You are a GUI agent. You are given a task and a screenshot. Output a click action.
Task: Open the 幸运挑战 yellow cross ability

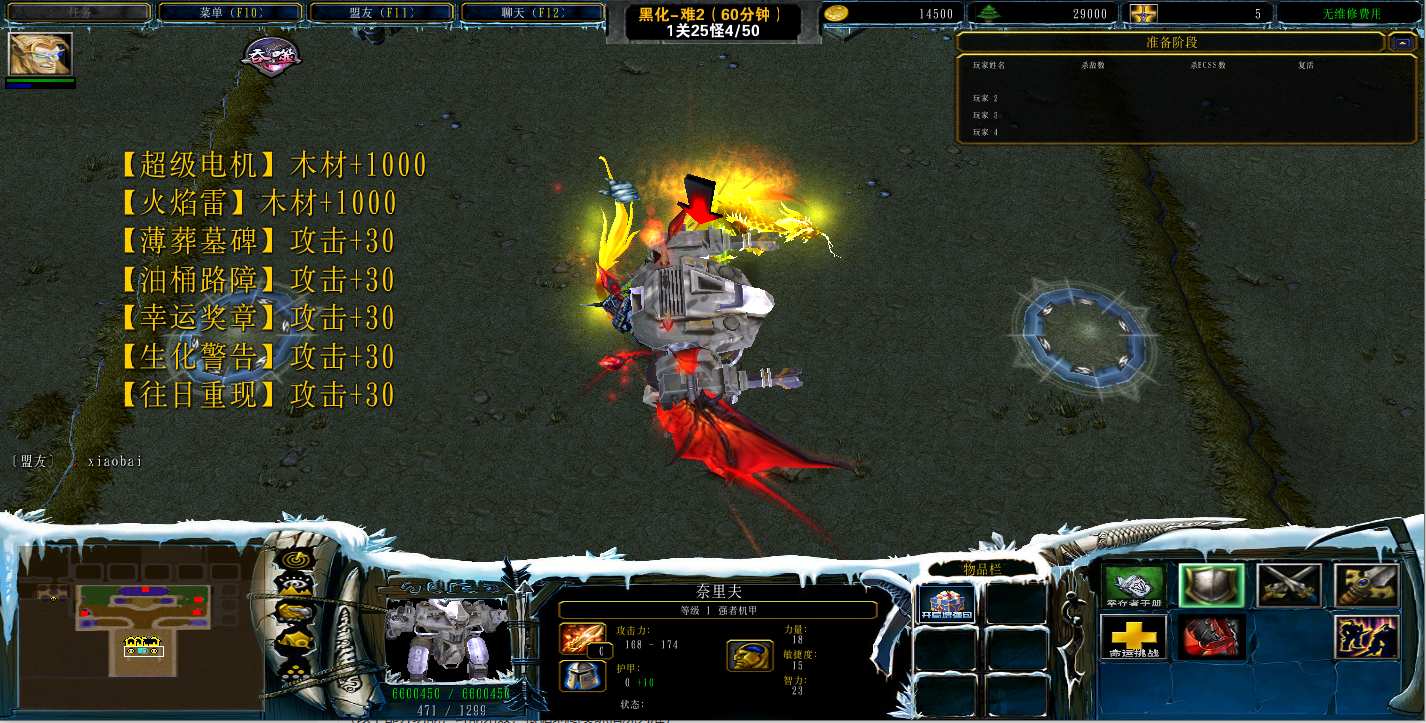(x=1134, y=637)
